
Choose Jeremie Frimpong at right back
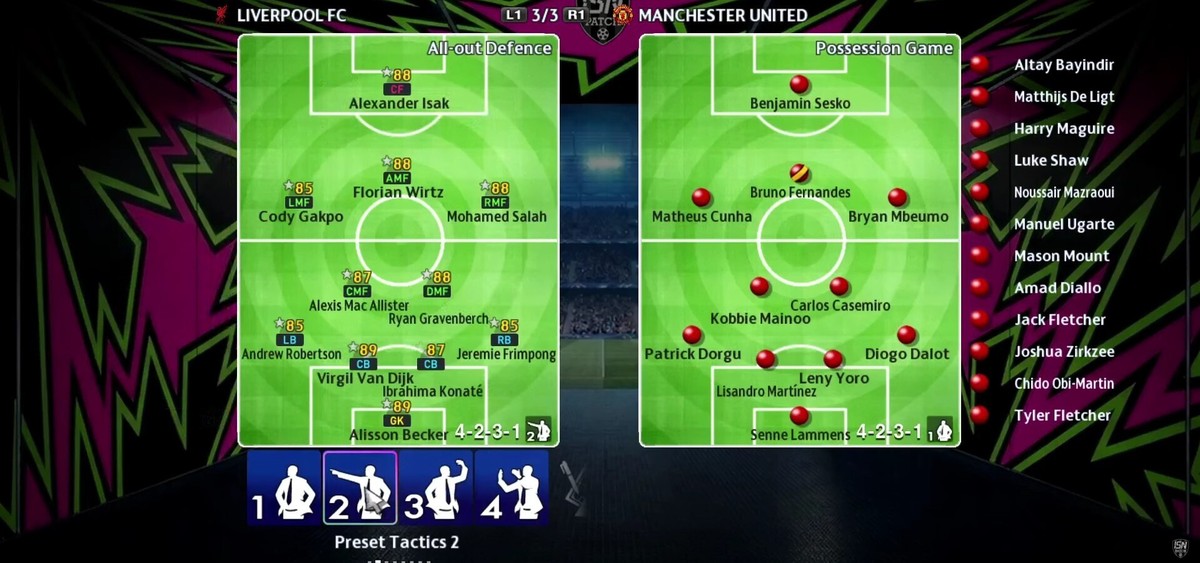tap(506, 340)
